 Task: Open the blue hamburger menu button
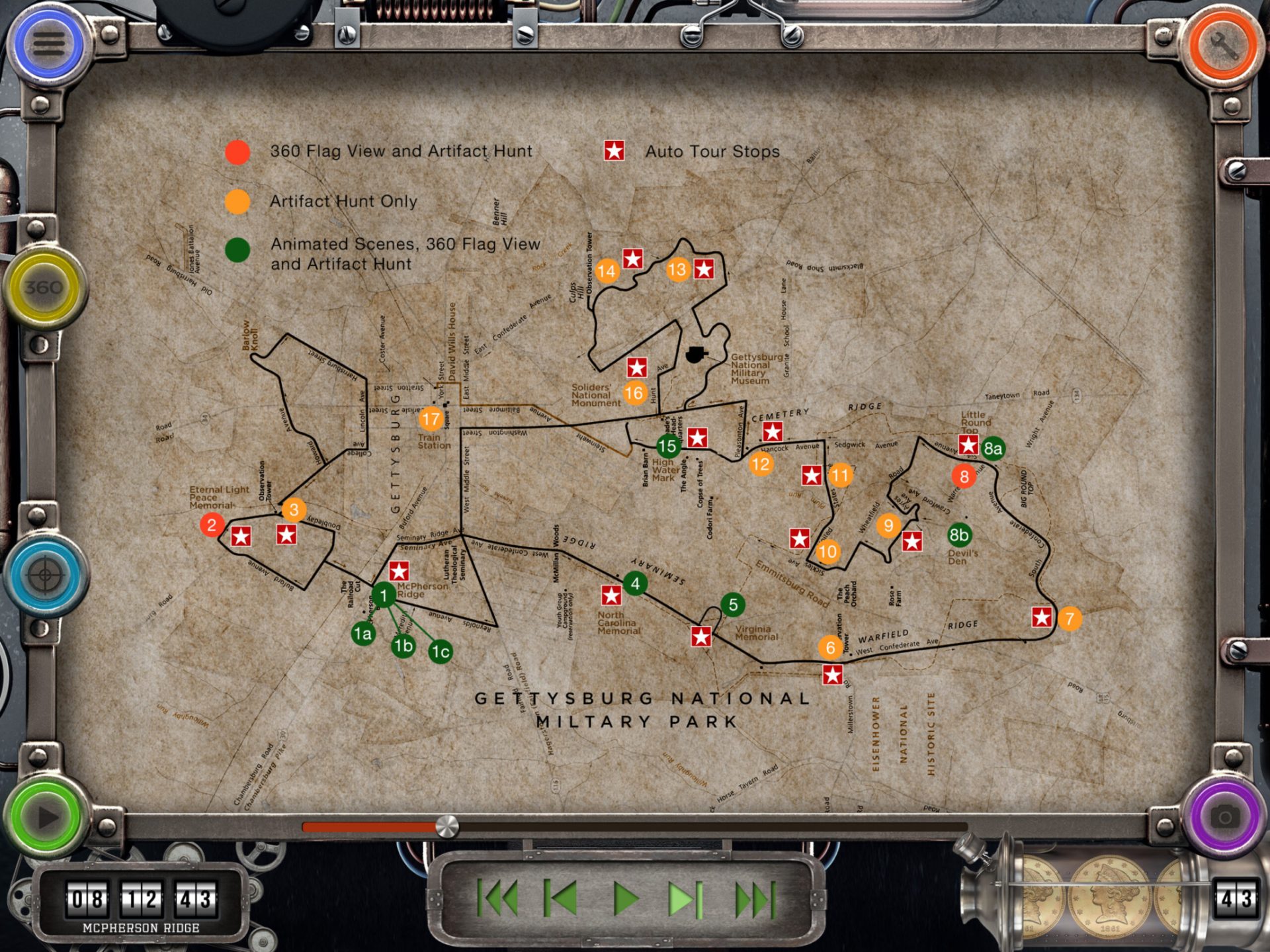click(49, 44)
